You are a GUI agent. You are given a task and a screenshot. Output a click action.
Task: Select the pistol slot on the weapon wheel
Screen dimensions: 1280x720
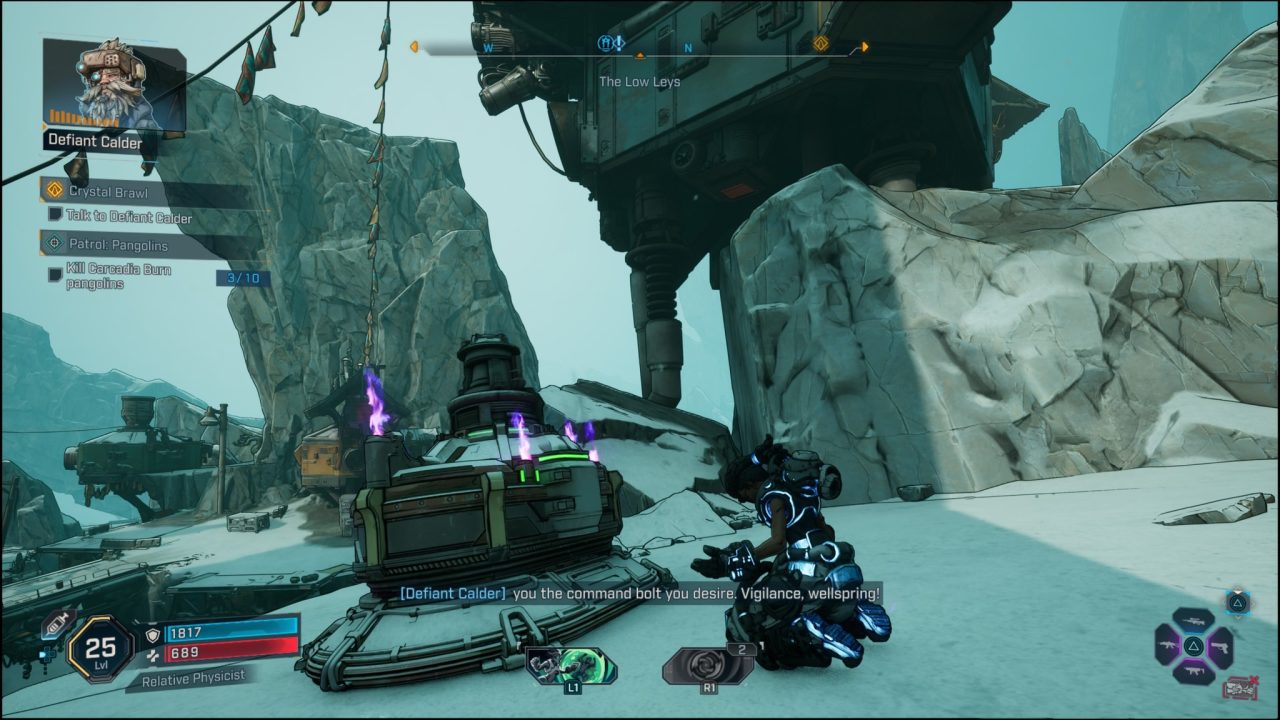coord(1222,648)
